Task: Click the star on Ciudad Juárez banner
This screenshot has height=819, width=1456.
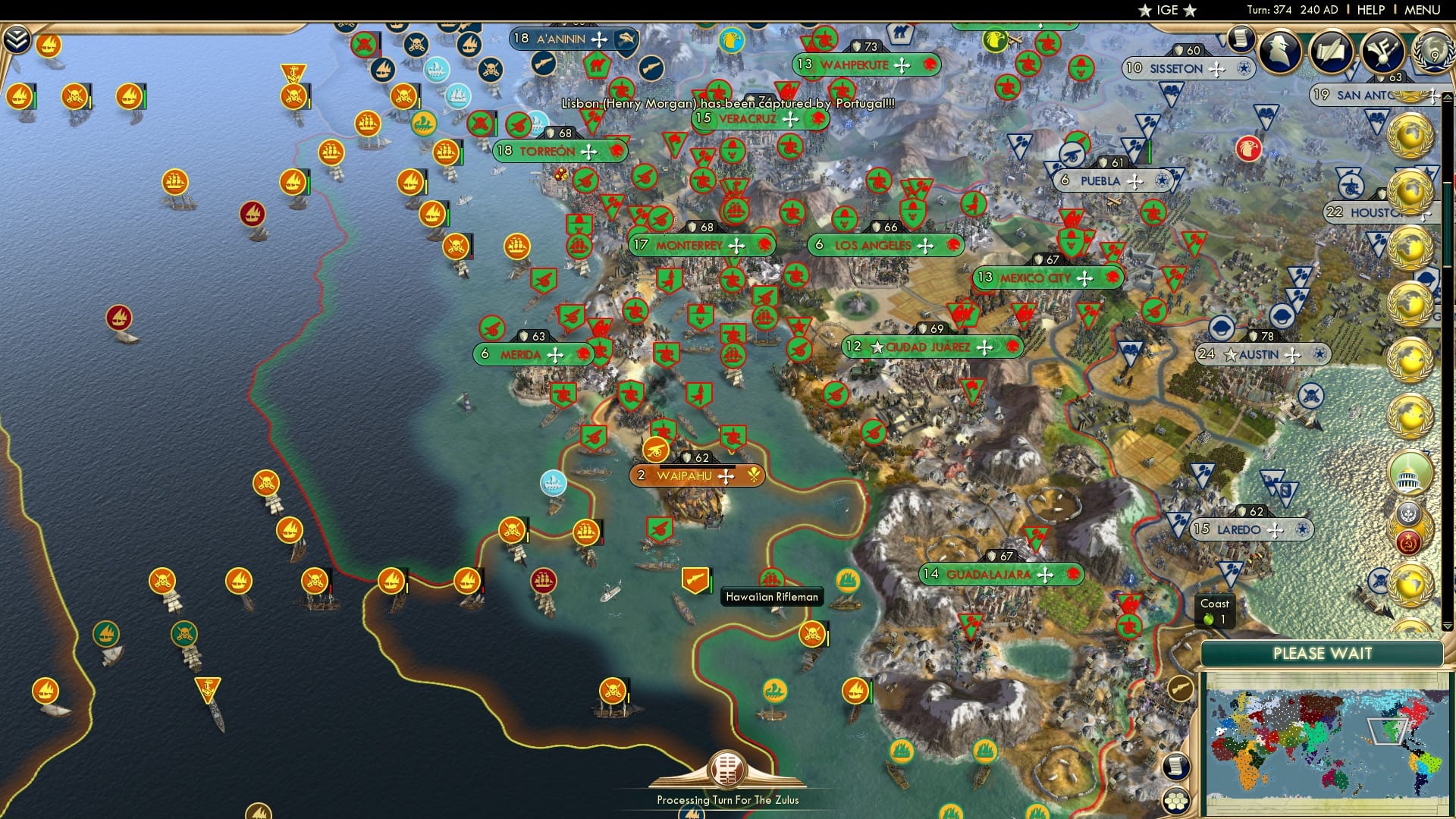Action: click(877, 347)
